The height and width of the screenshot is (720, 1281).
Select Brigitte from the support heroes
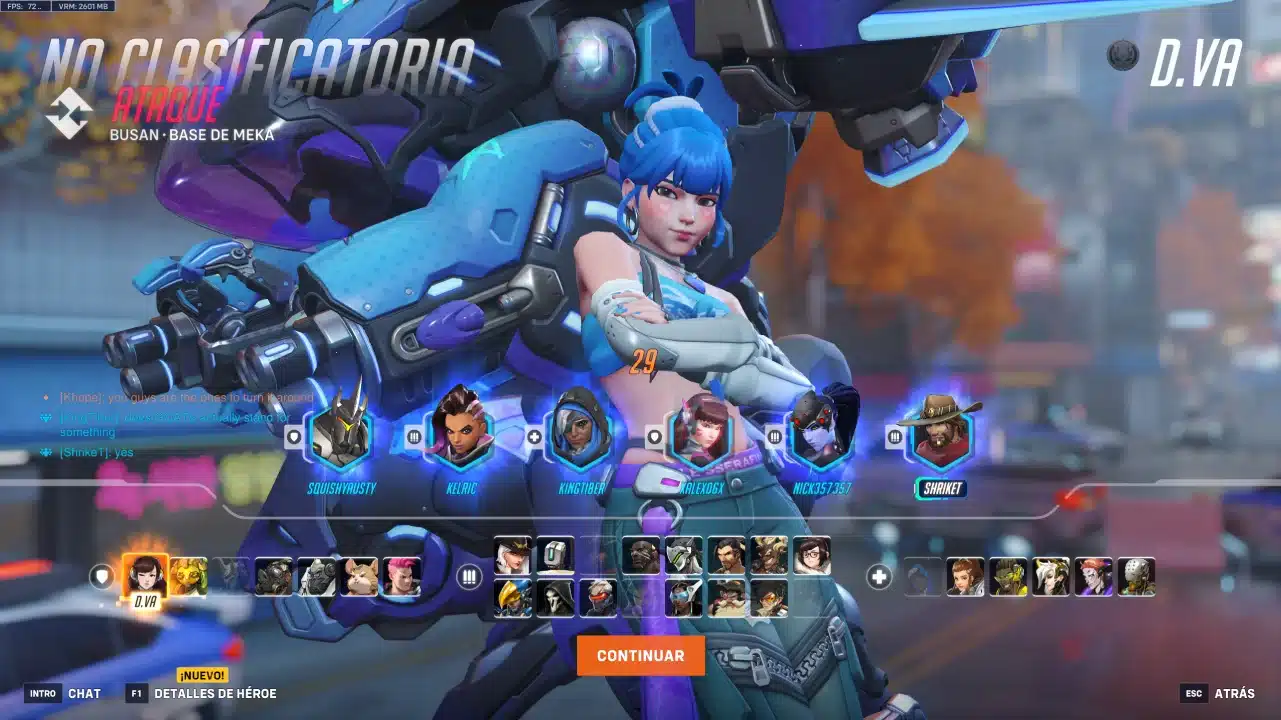[965, 577]
